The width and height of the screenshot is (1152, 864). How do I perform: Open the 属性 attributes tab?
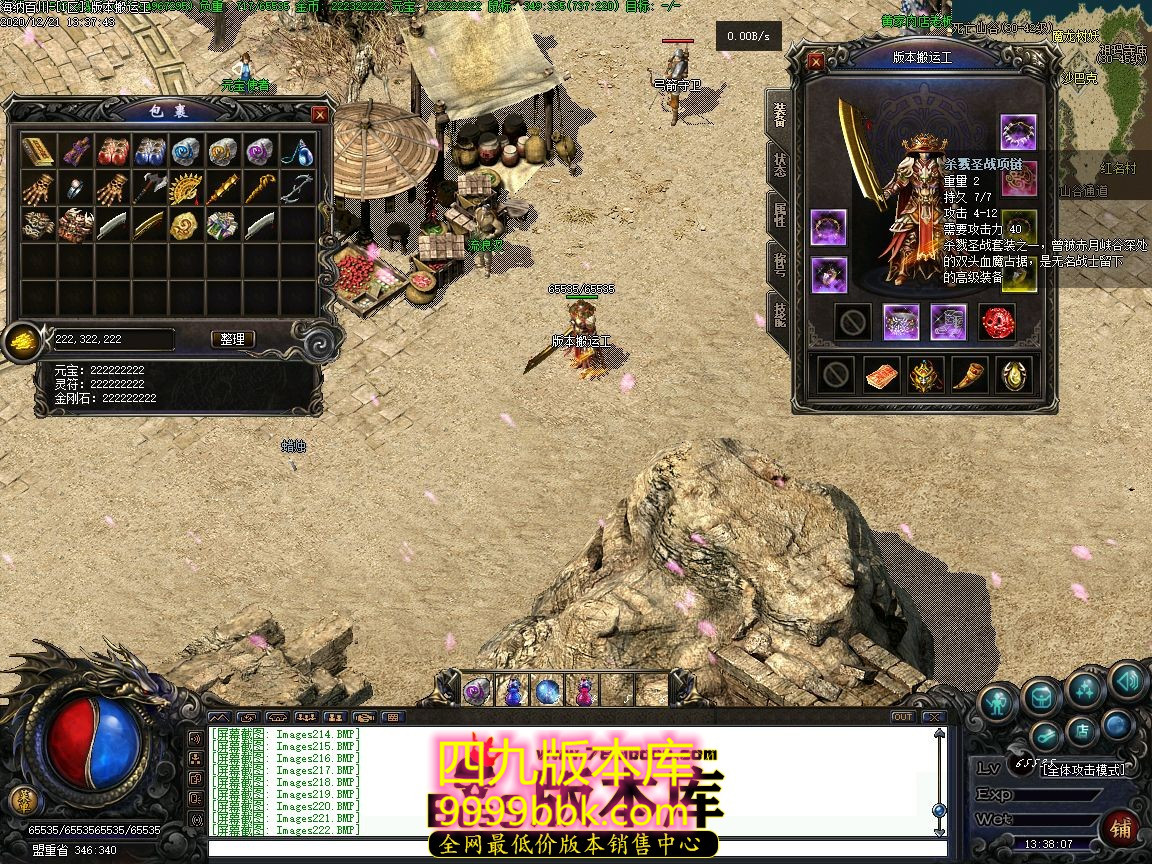pyautogui.click(x=779, y=214)
